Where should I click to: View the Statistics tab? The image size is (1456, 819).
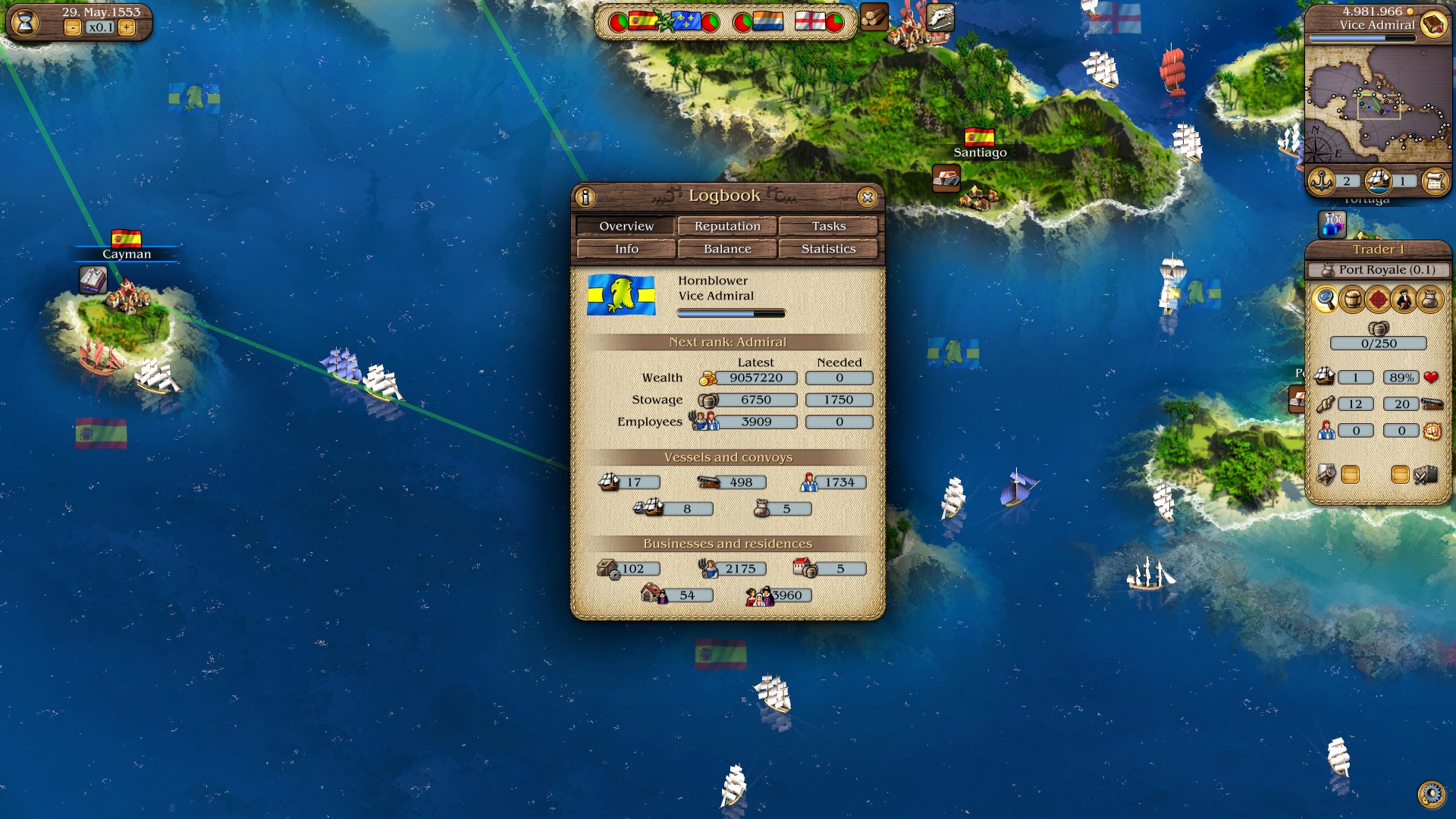tap(828, 249)
